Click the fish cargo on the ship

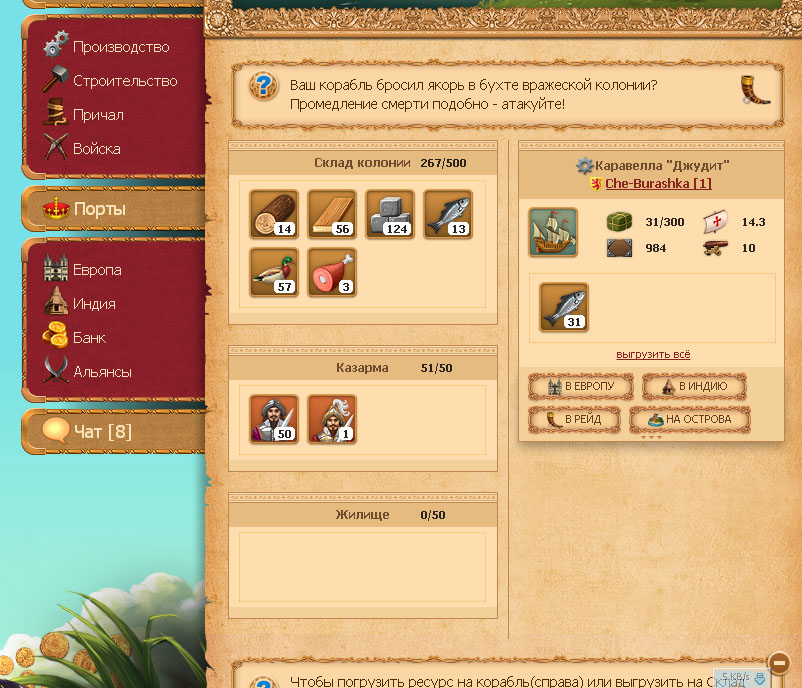tap(563, 306)
